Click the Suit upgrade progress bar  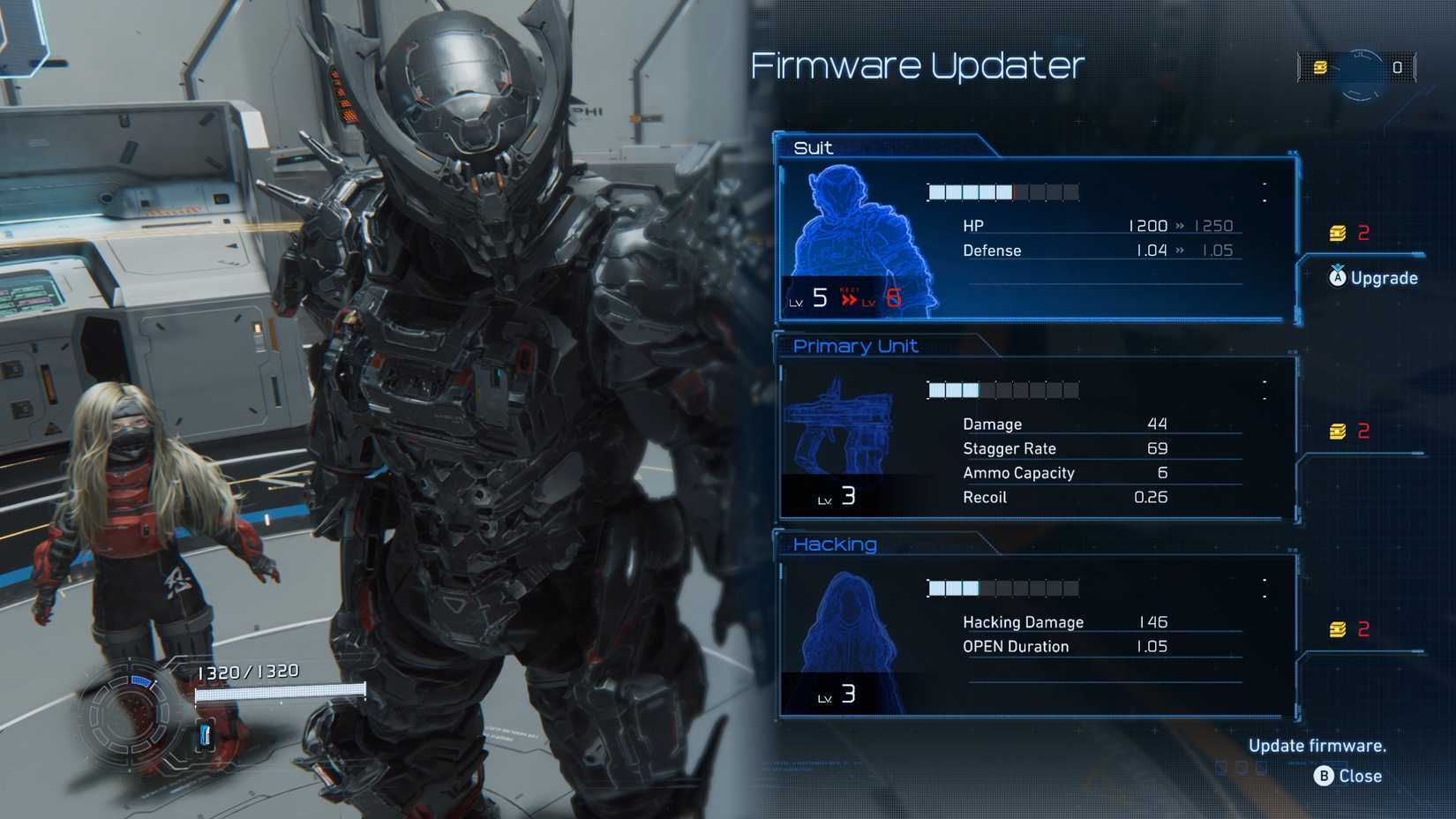(1002, 191)
